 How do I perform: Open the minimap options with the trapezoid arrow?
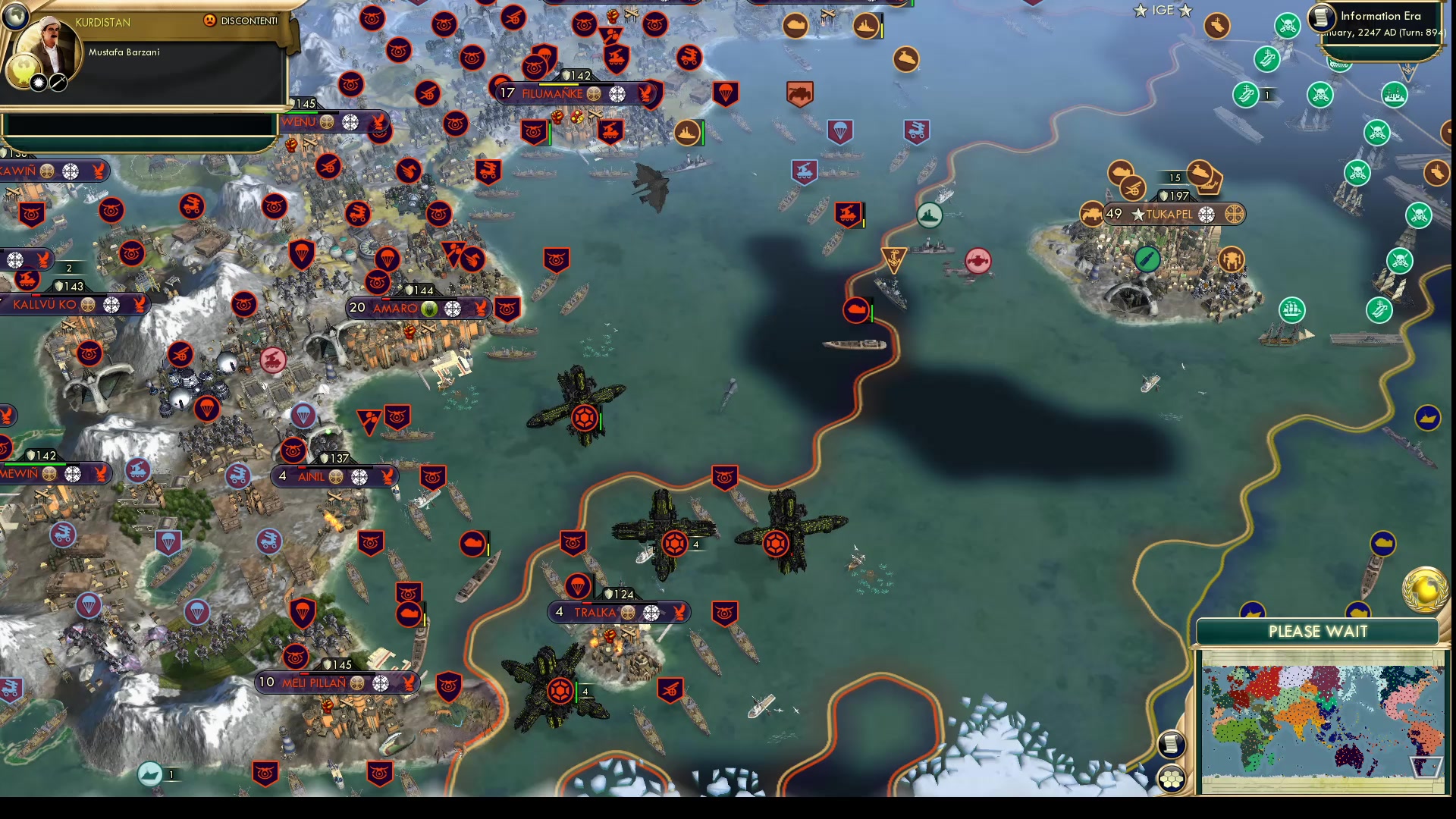click(x=1426, y=766)
